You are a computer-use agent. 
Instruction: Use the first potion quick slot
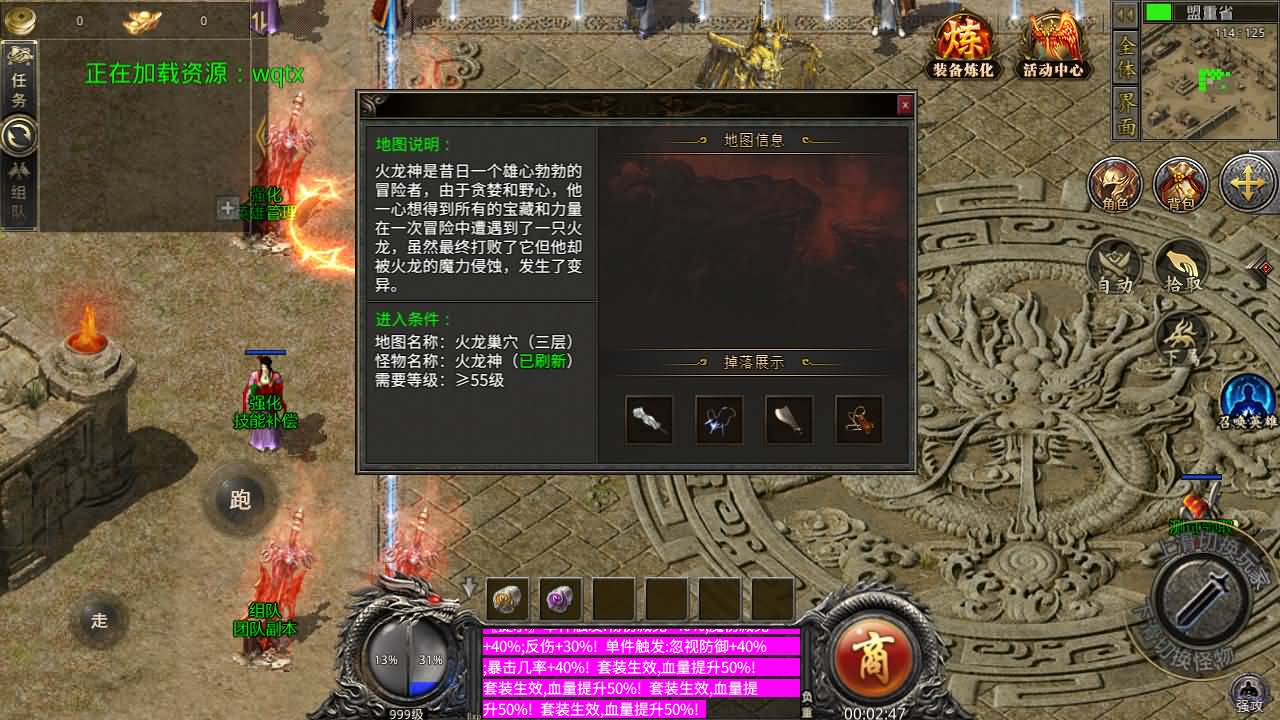click(x=505, y=600)
